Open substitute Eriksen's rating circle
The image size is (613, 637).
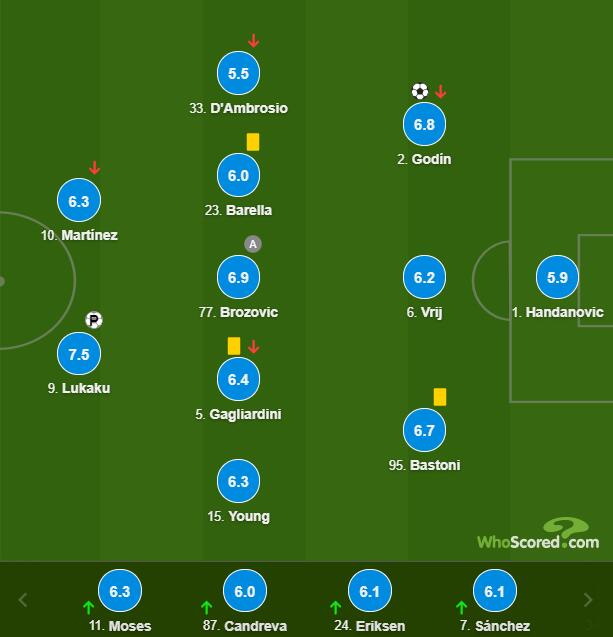pyautogui.click(x=369, y=591)
